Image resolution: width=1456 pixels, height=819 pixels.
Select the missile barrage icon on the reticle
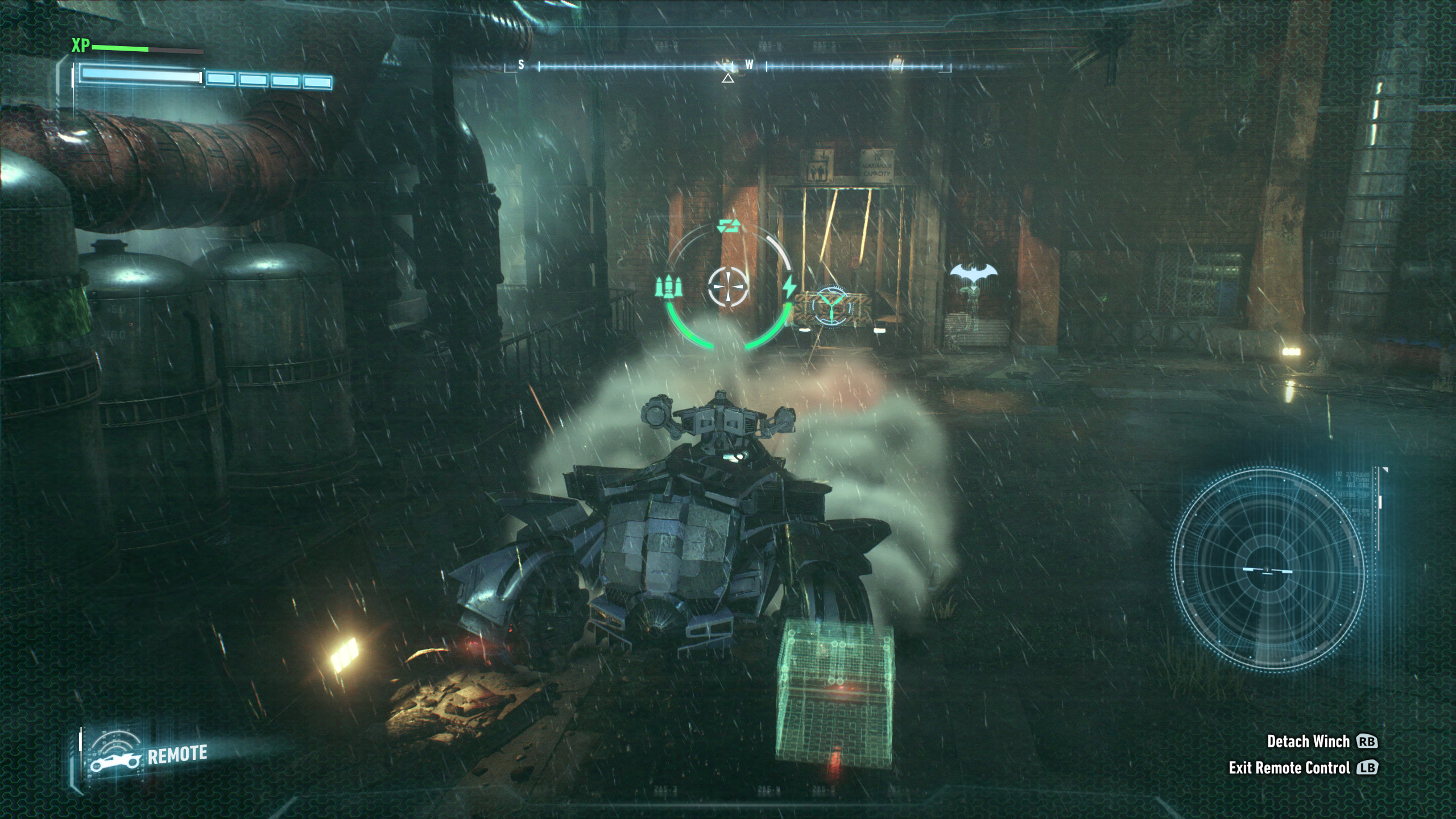point(668,286)
